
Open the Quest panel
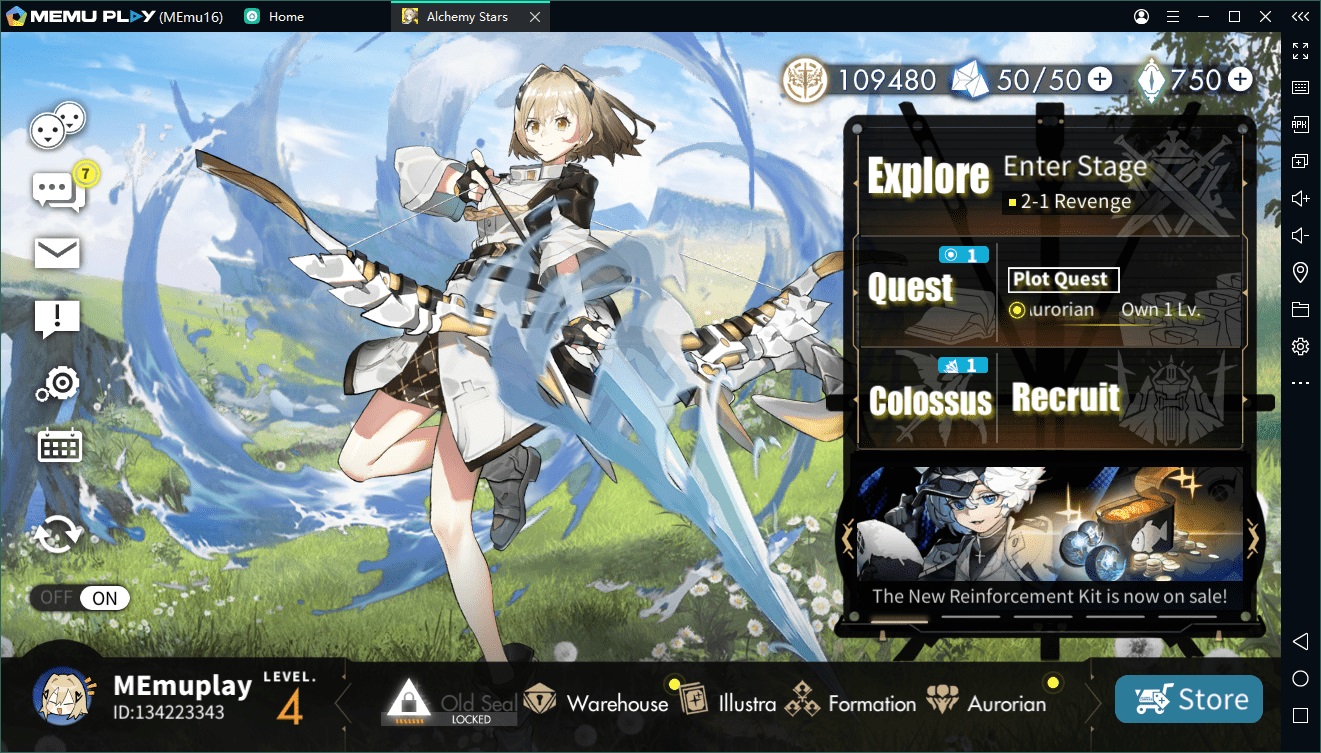point(911,289)
